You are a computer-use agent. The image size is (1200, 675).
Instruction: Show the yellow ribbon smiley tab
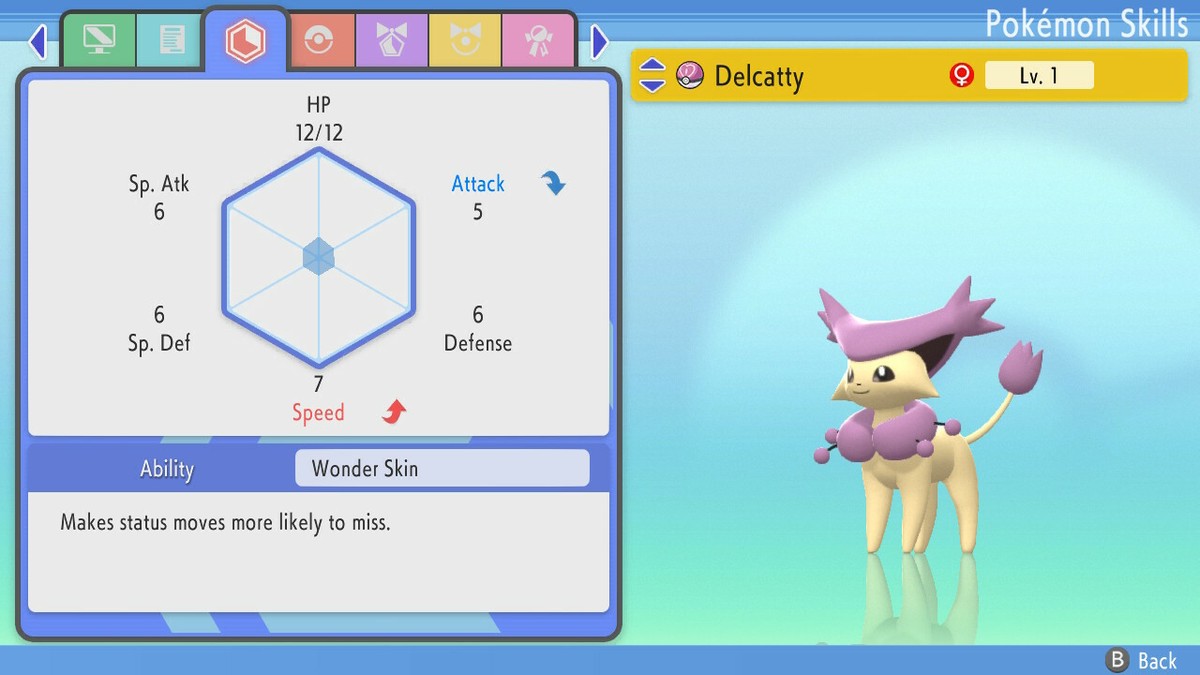pyautogui.click(x=464, y=40)
